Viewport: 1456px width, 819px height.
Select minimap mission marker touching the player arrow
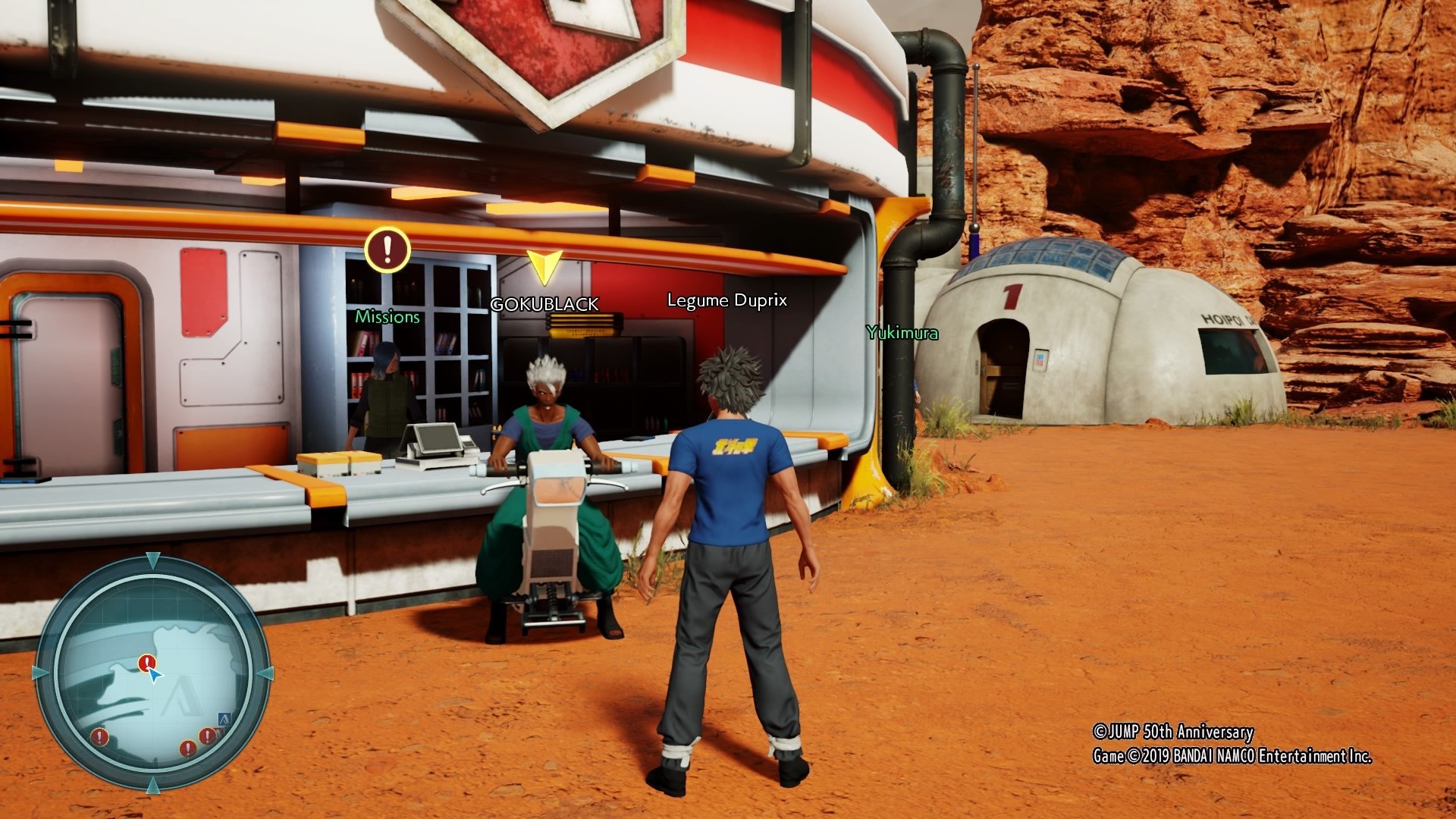[x=146, y=664]
